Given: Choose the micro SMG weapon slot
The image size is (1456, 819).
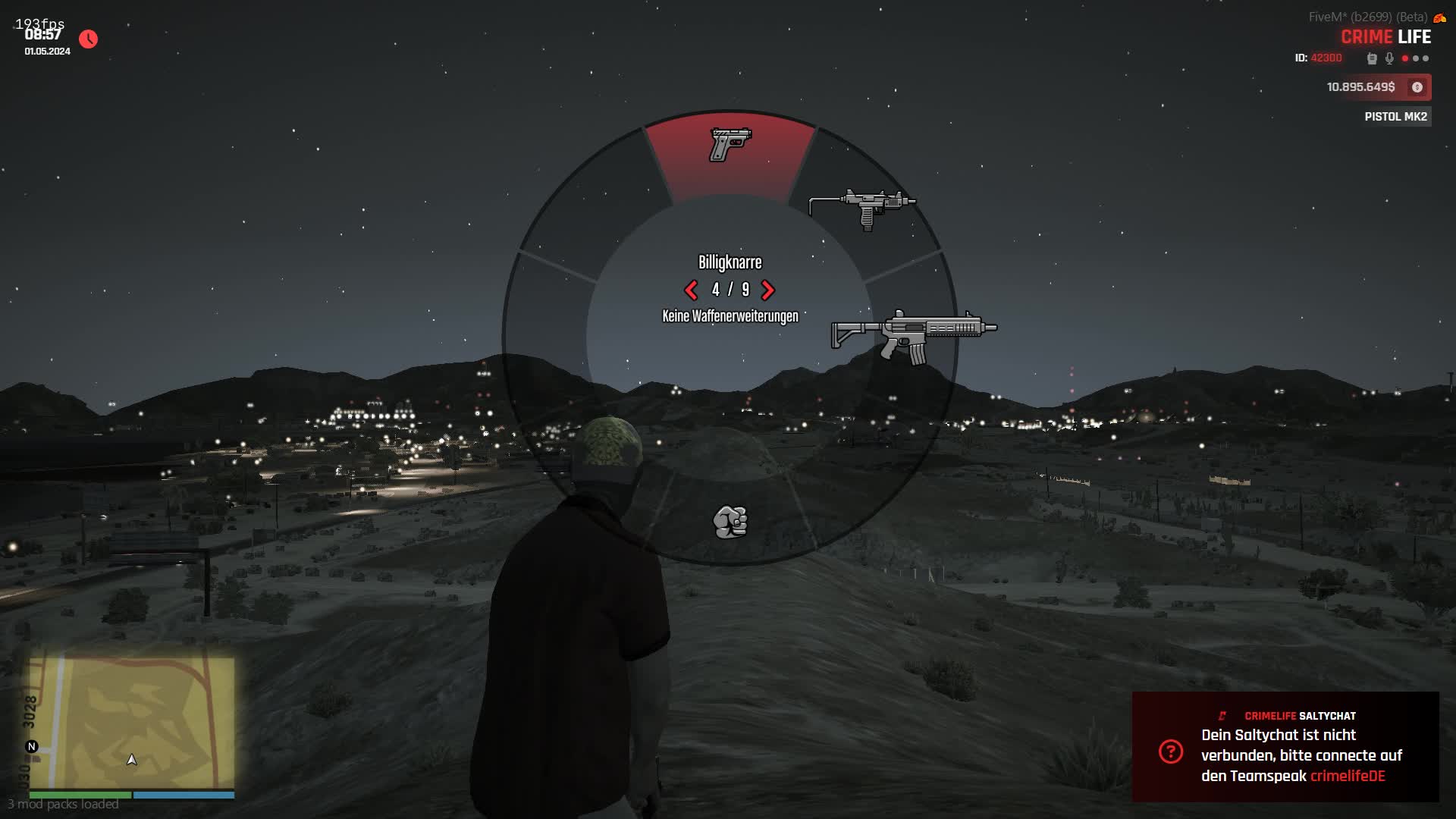Looking at the screenshot, I should 863,206.
